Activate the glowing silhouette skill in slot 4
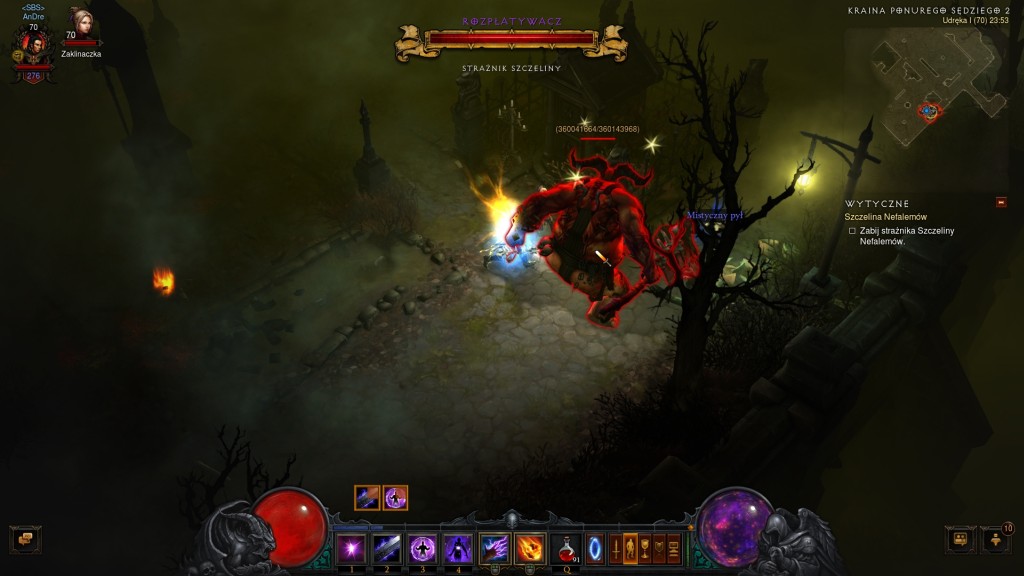The width and height of the screenshot is (1024, 576). click(x=459, y=548)
